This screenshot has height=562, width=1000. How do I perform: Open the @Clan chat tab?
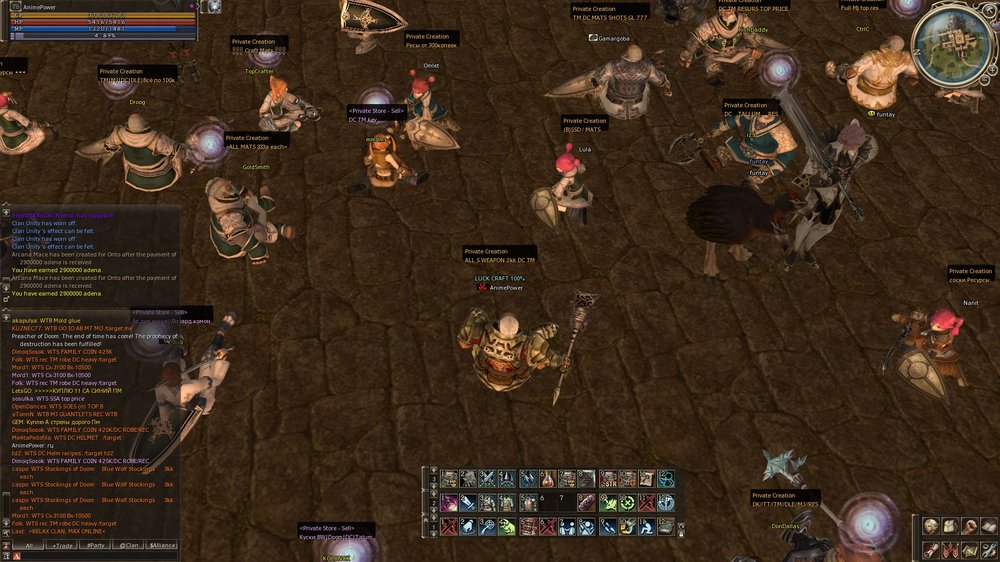128,545
